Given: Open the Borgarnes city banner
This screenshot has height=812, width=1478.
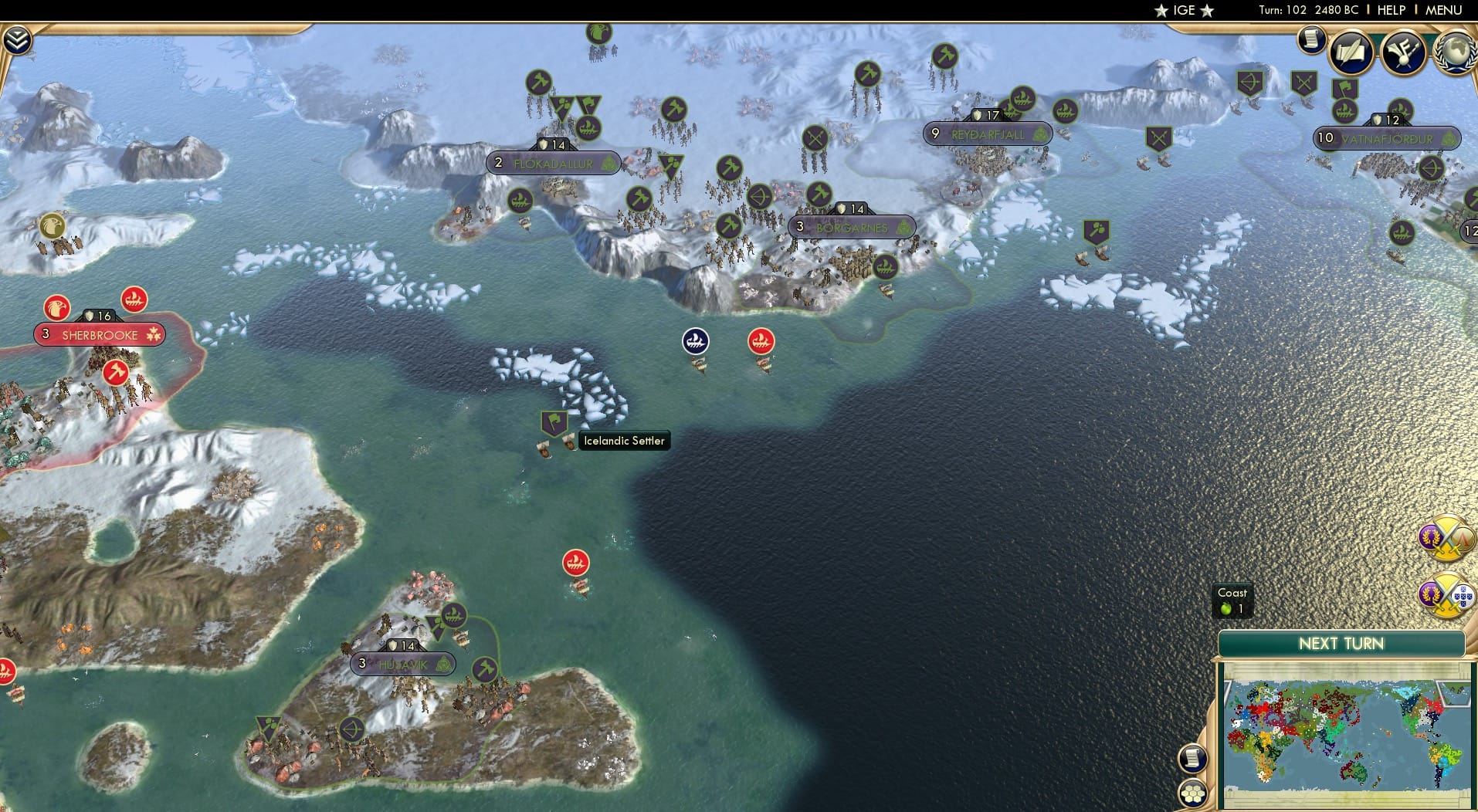Looking at the screenshot, I should tap(853, 226).
